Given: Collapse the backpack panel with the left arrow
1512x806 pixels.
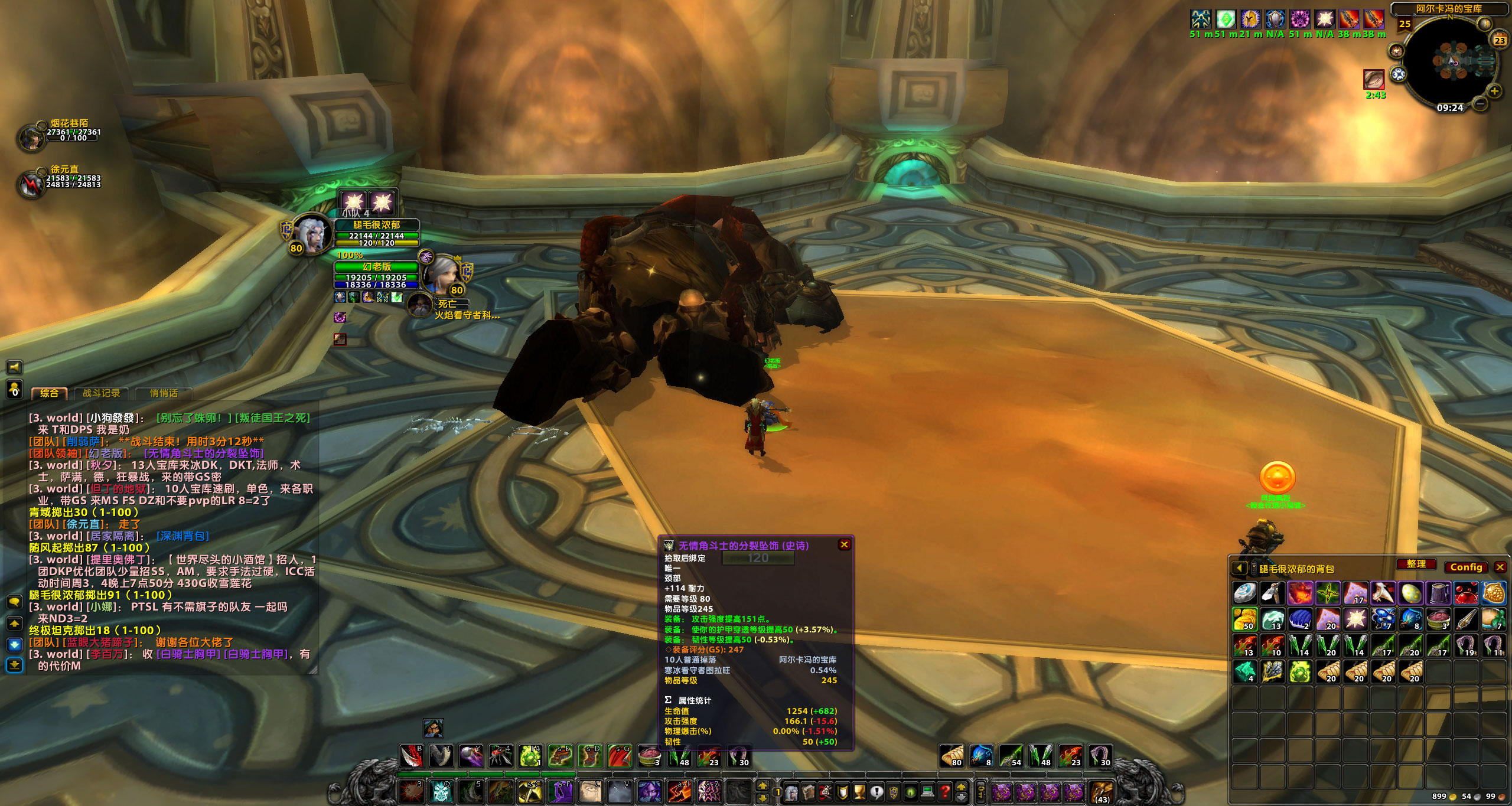Looking at the screenshot, I should click(1239, 567).
